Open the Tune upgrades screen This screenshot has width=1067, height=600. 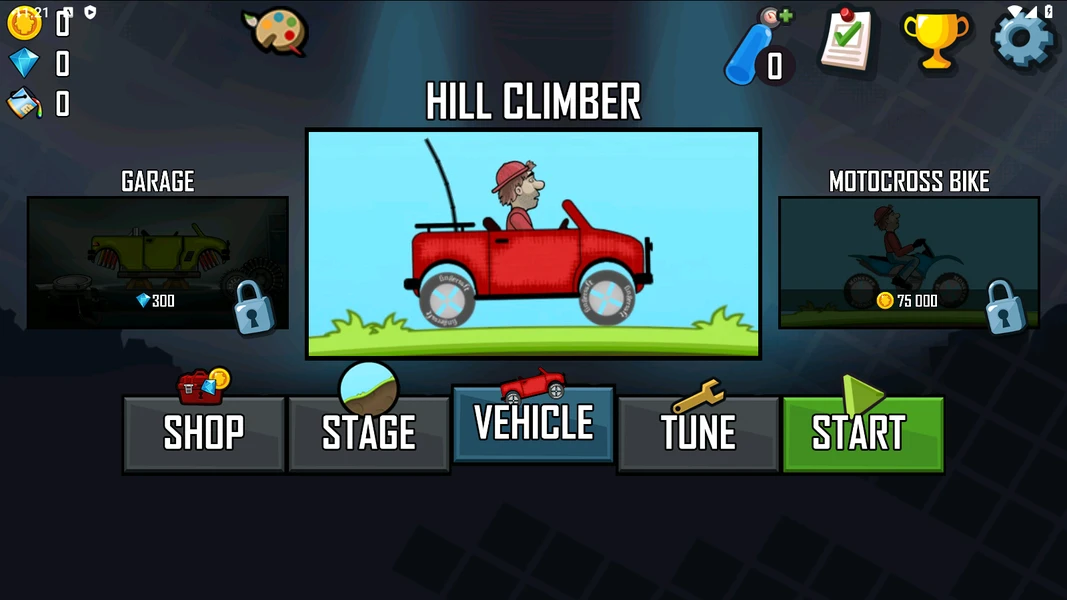(x=698, y=433)
